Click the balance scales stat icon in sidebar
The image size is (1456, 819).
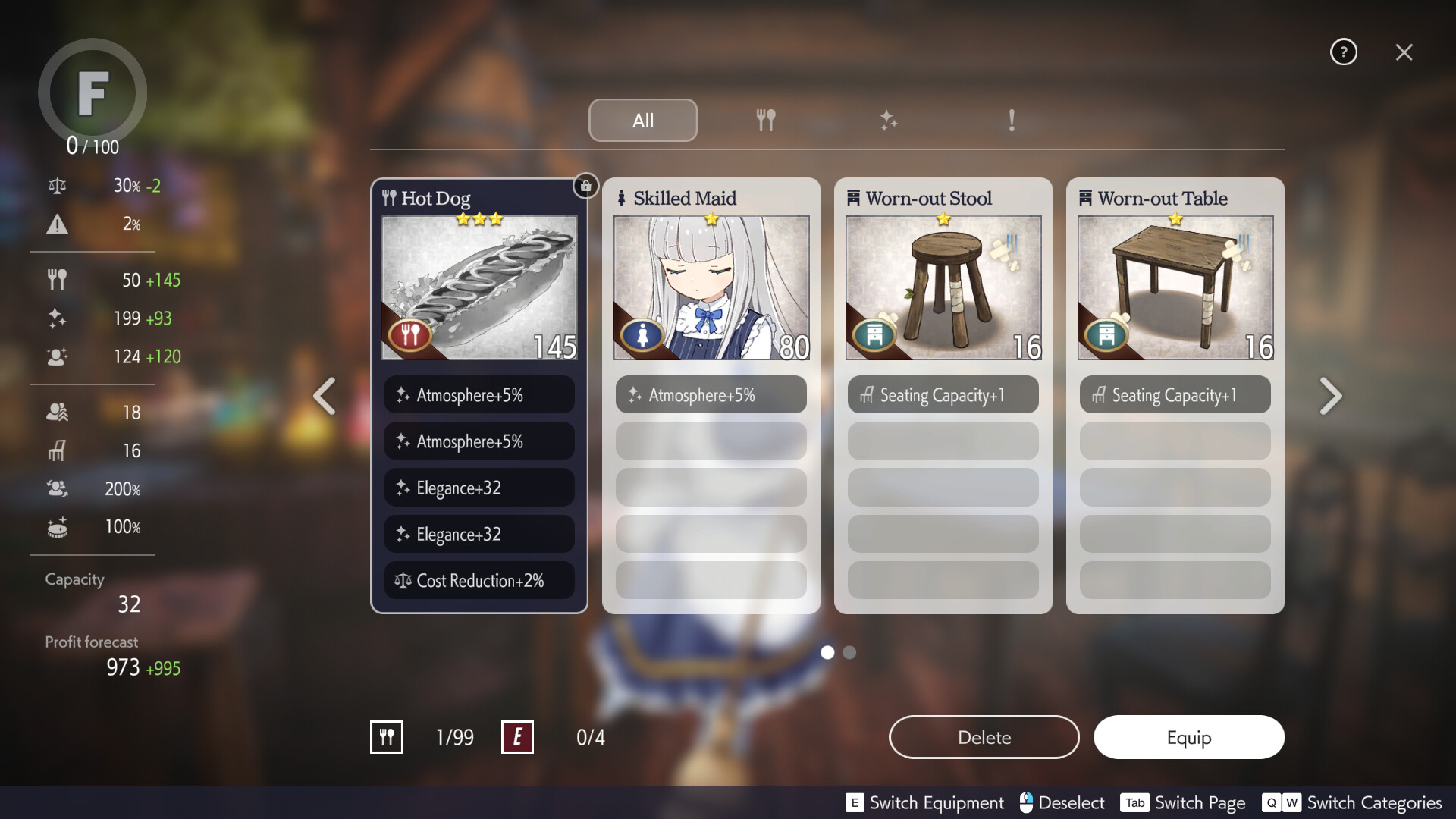57,185
